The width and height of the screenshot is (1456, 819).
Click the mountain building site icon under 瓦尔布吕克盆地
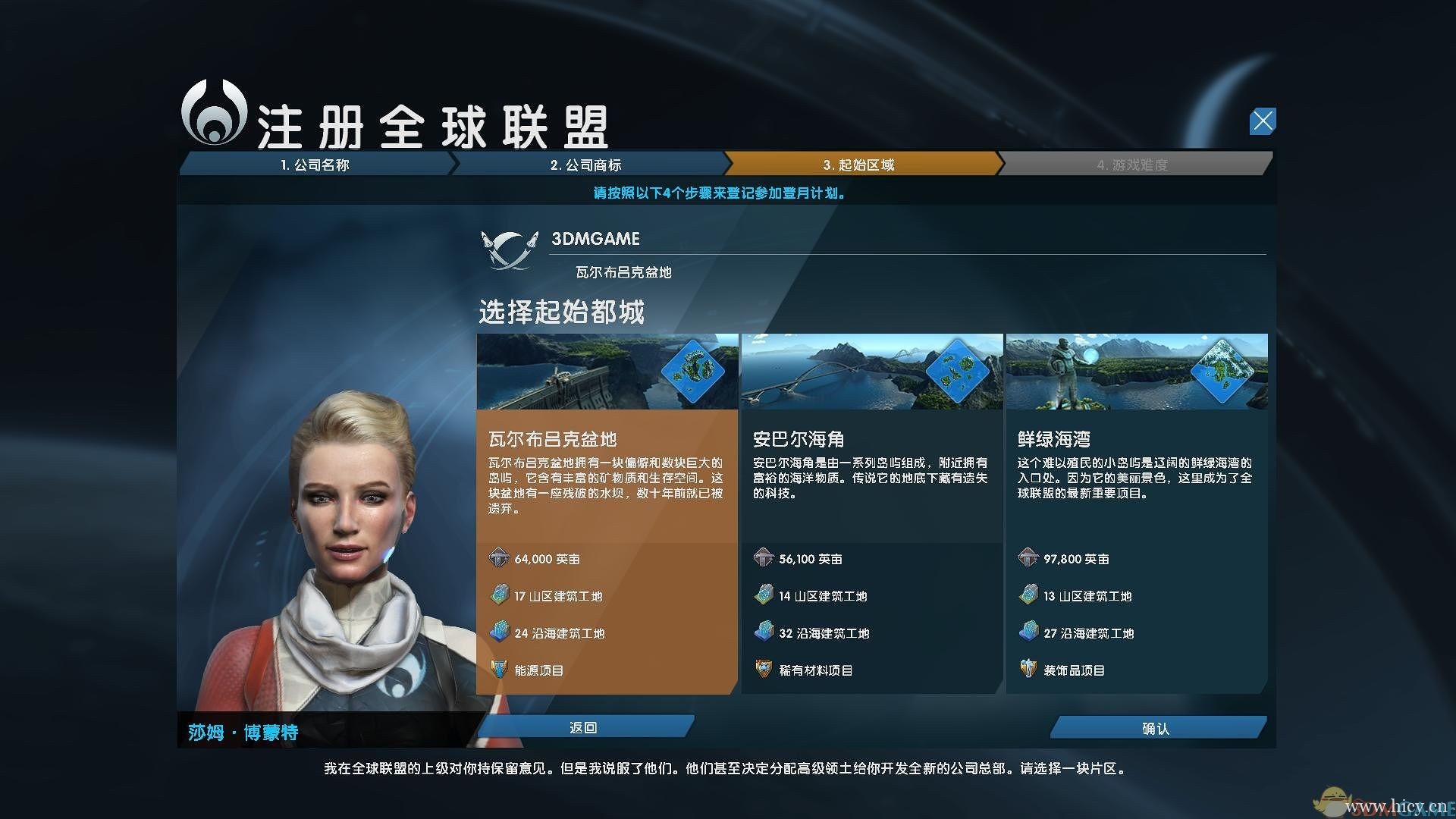498,596
